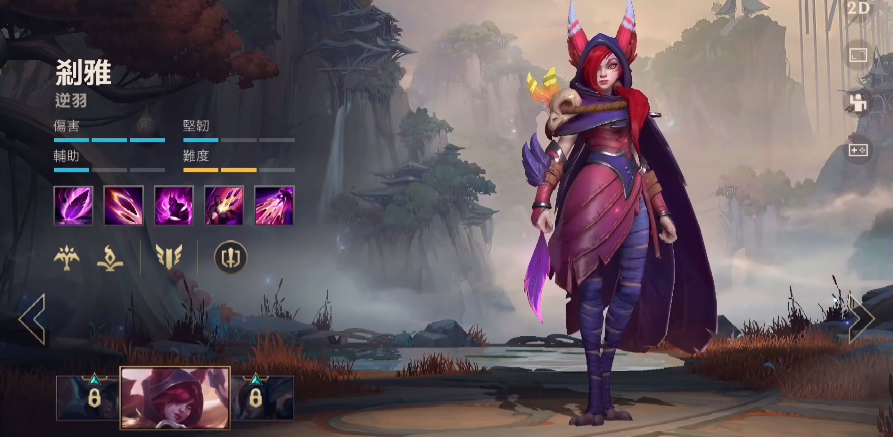Show the fourth ability with golden burst
This screenshot has height=437, width=893.
tap(224, 205)
